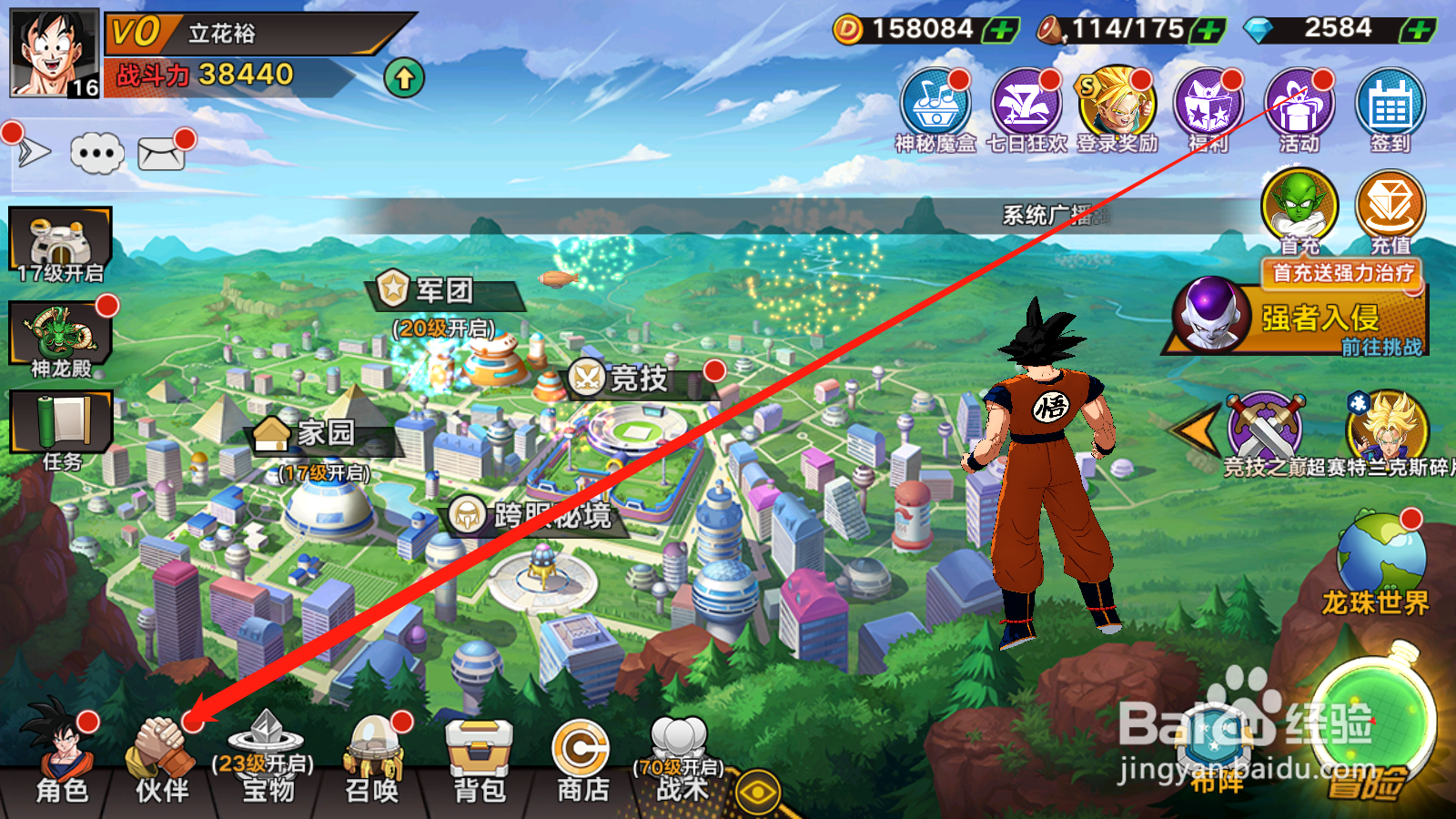Open the 神龙殿 Shenron hall
This screenshot has height=819, width=1456.
pos(60,339)
